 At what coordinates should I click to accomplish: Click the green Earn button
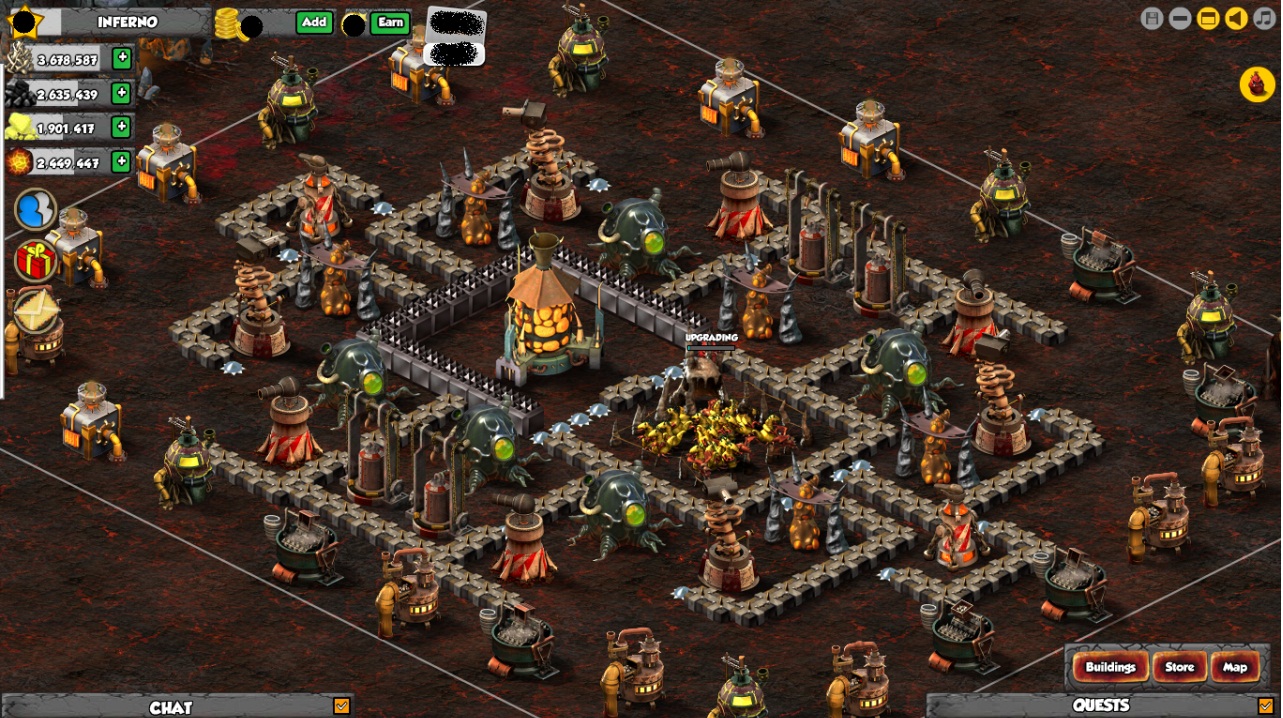[390, 22]
